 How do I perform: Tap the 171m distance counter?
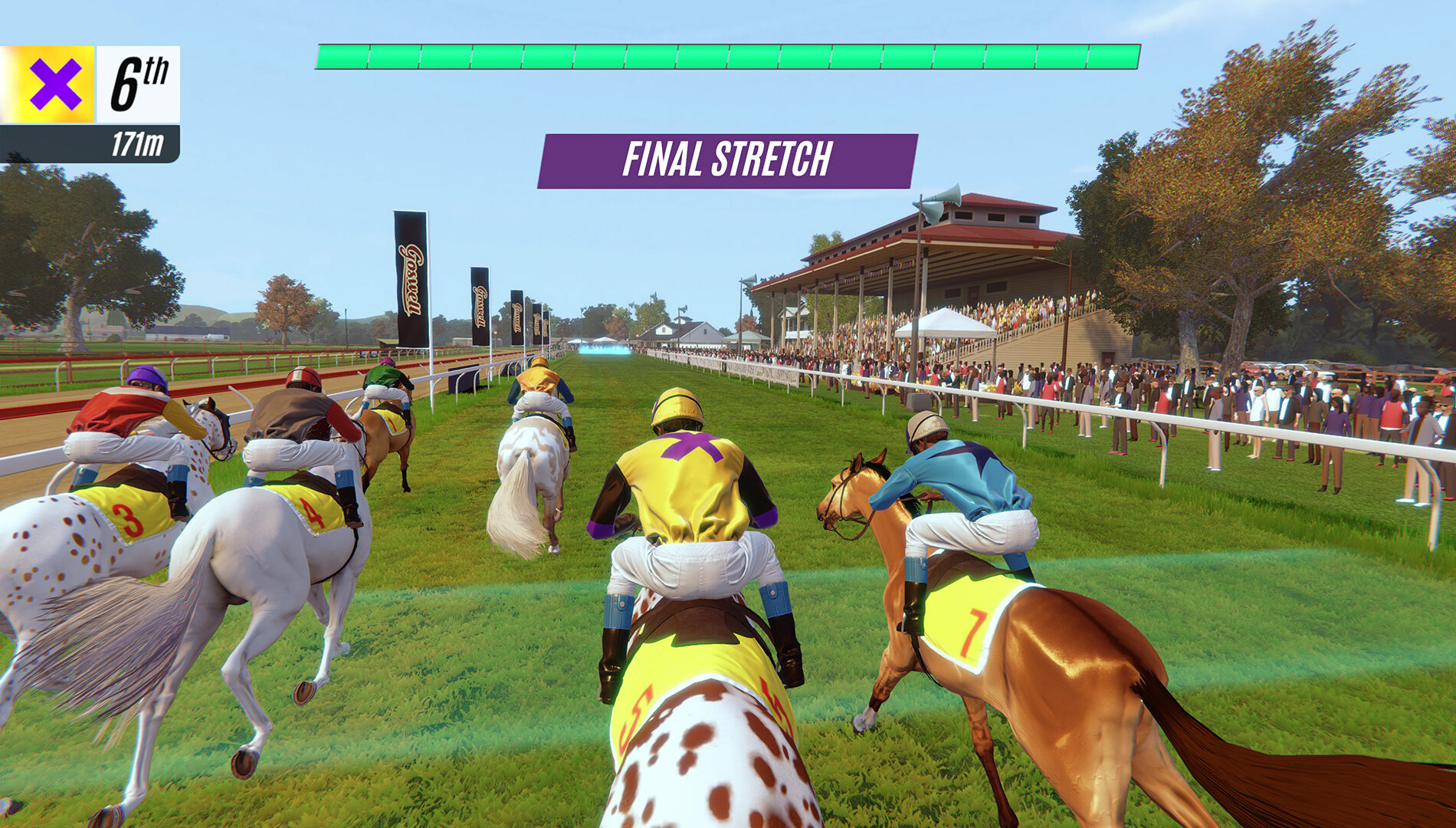(136, 140)
